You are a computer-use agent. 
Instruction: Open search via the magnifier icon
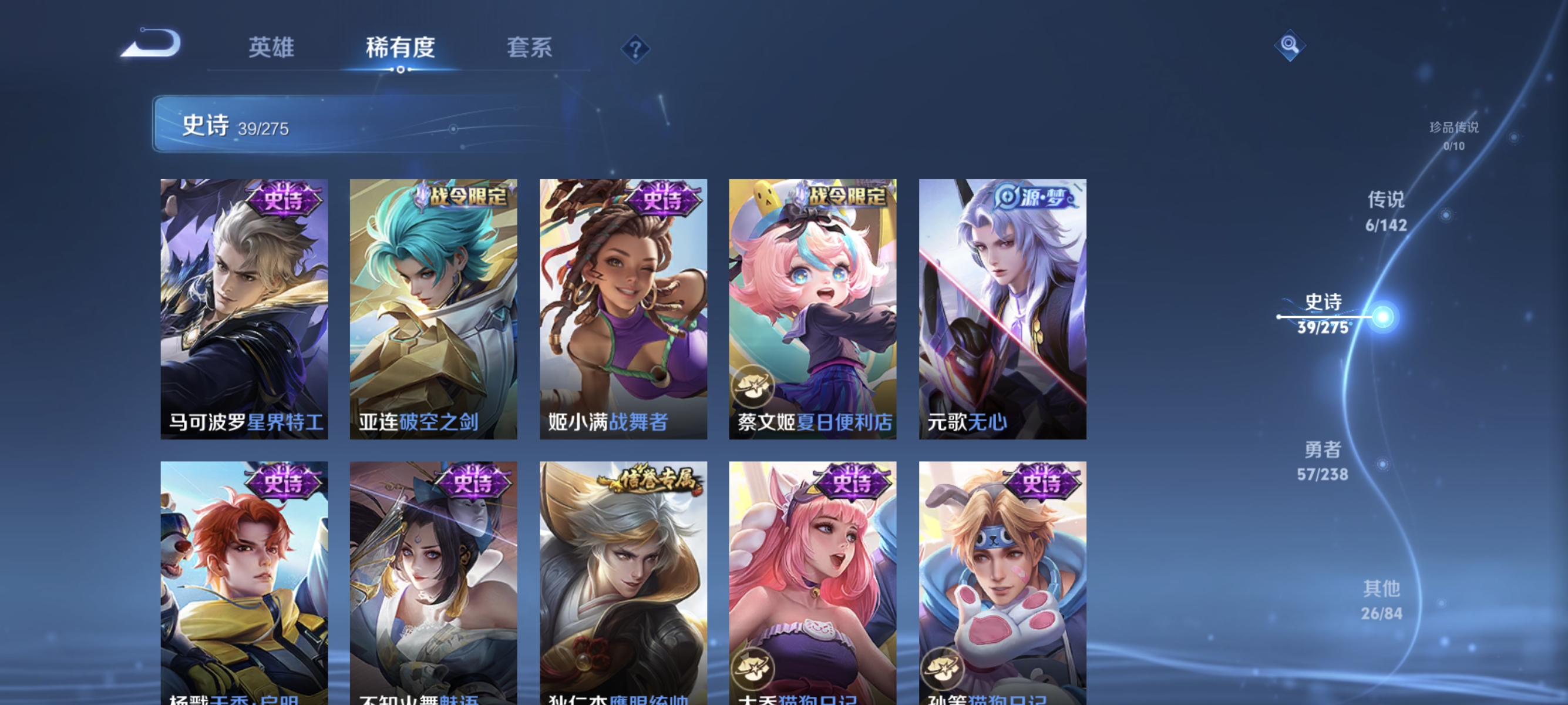pyautogui.click(x=1290, y=46)
